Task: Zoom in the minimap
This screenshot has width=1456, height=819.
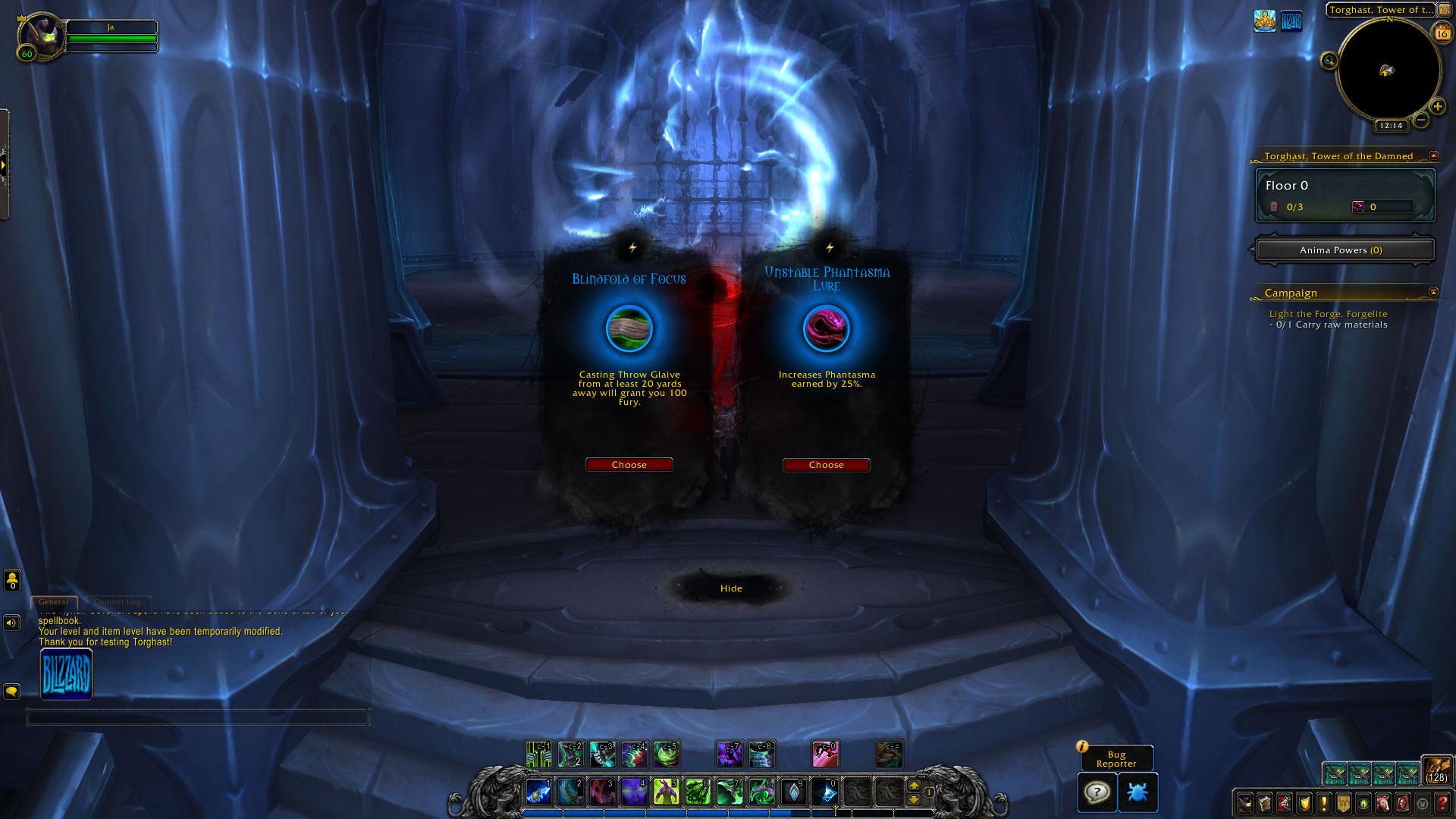Action: (1438, 107)
